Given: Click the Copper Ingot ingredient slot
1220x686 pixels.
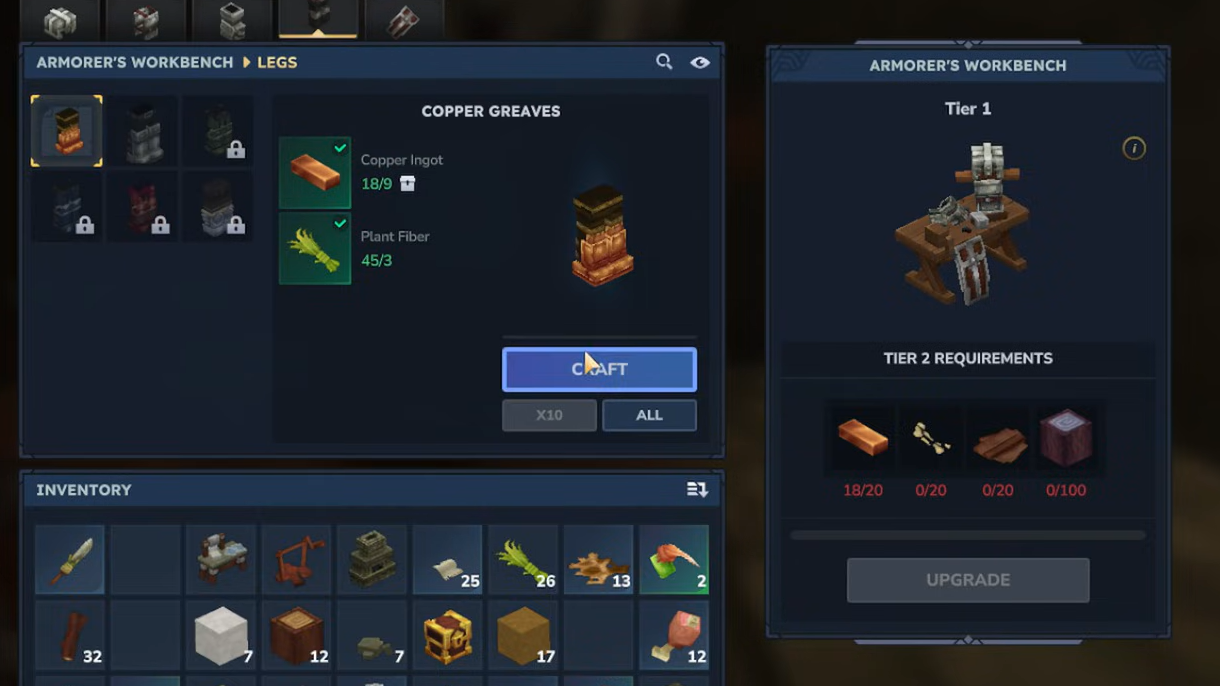Looking at the screenshot, I should 315,173.
